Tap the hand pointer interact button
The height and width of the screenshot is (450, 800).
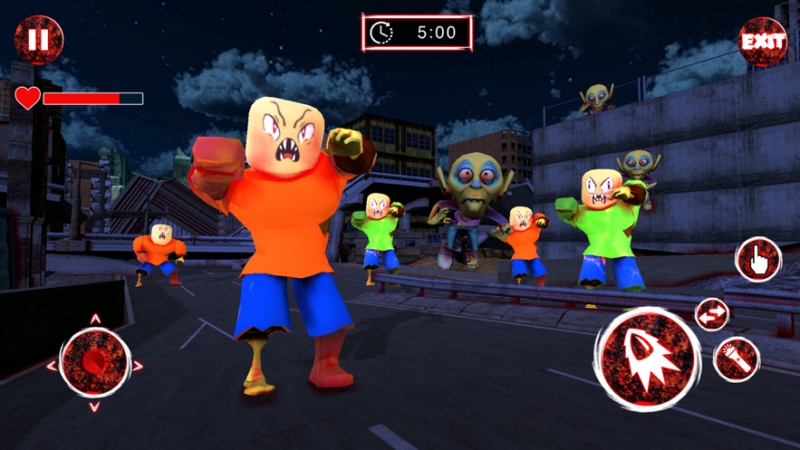pos(758,260)
